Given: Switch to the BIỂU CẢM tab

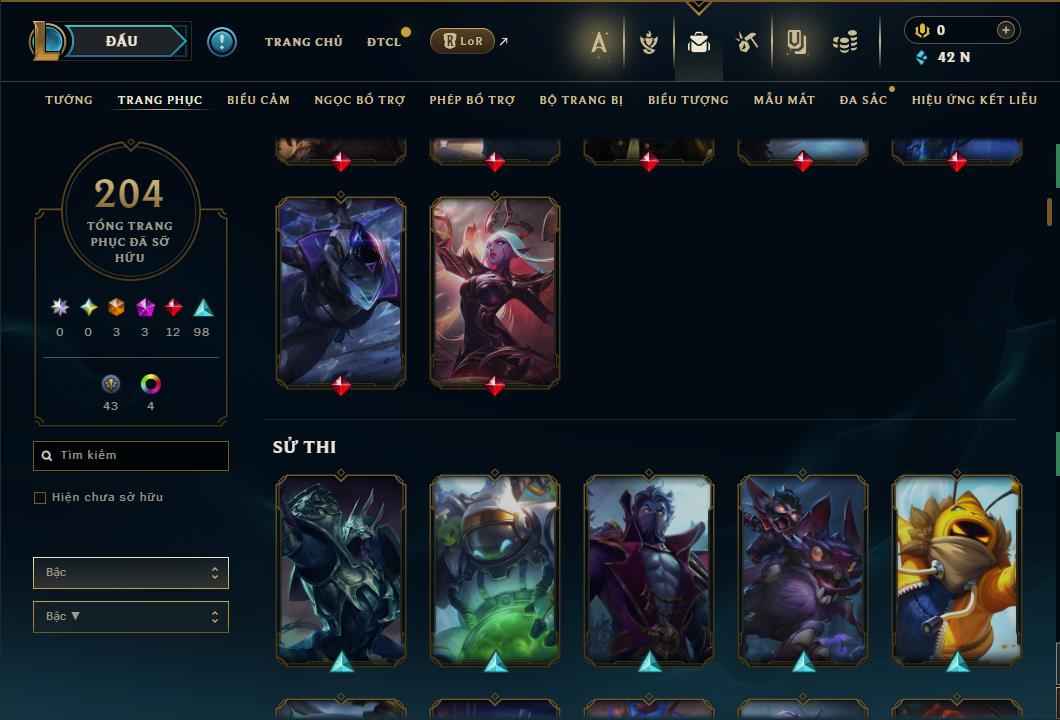Looking at the screenshot, I should tap(258, 100).
